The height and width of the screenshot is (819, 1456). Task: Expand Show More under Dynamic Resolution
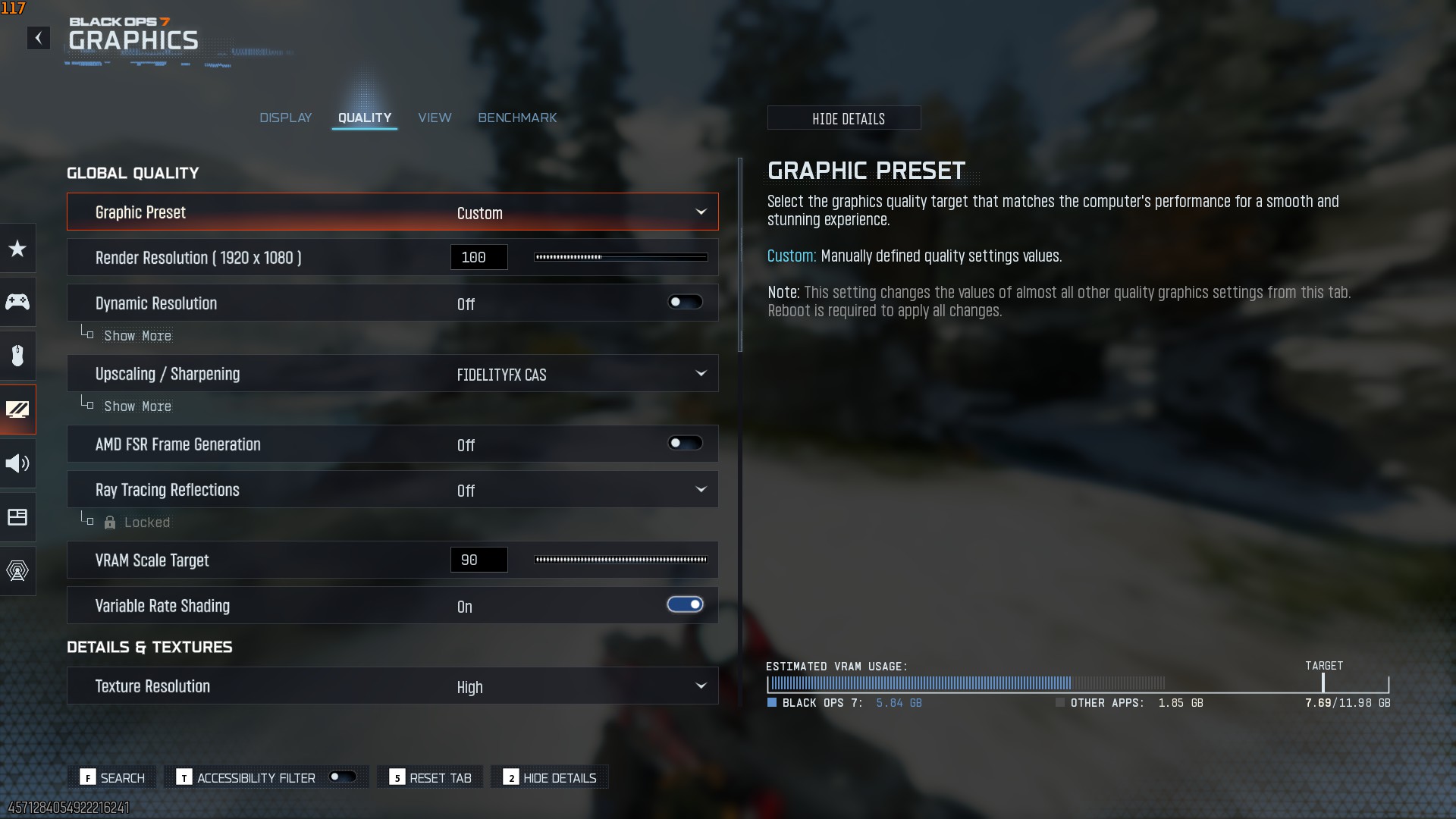tap(137, 336)
